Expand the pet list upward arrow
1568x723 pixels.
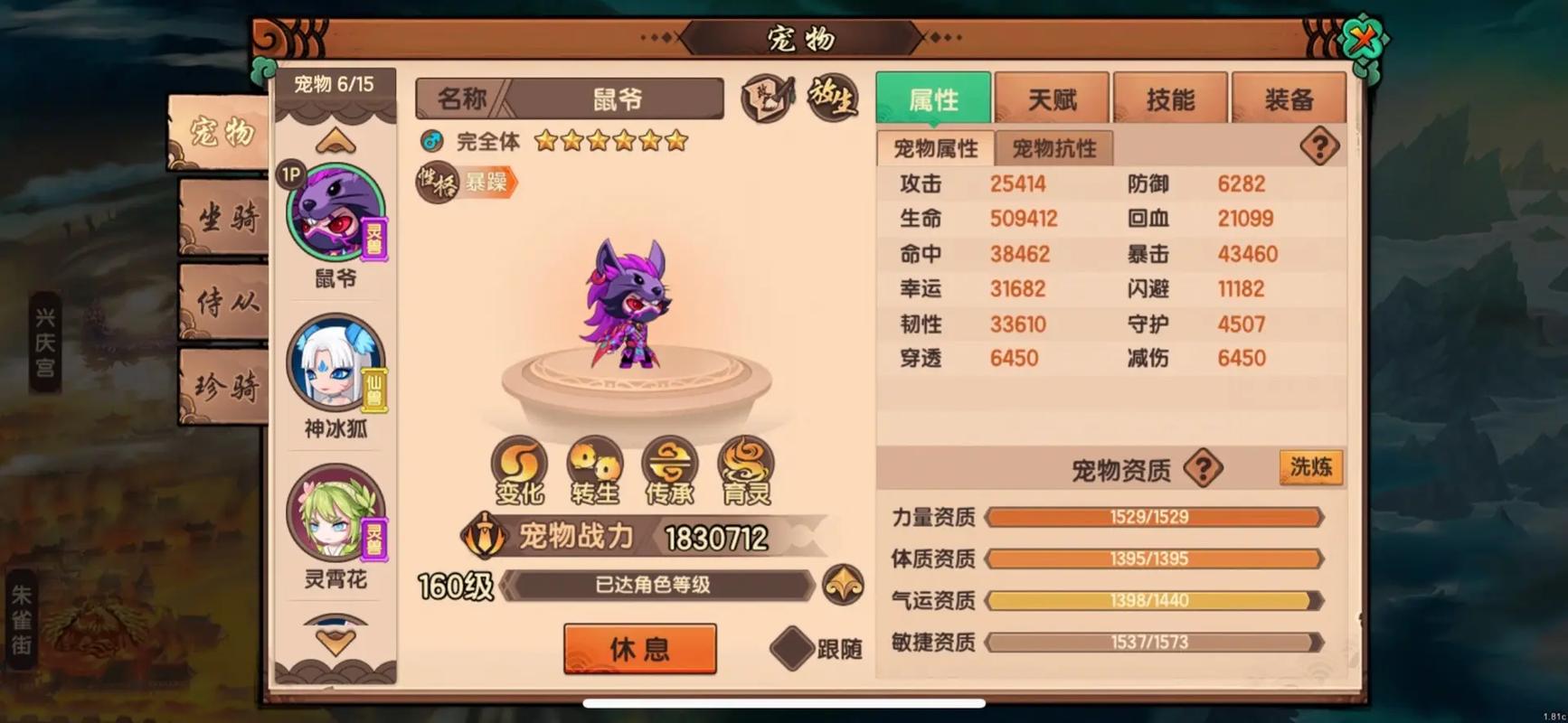pos(335,138)
